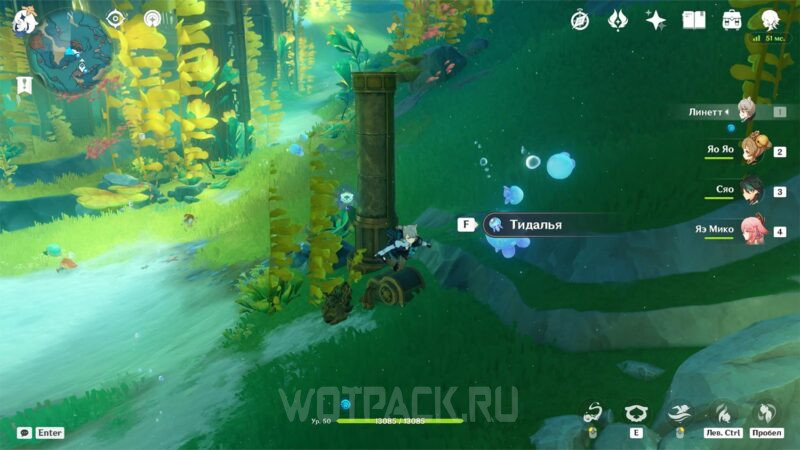Activate the underwater sprint swim icon
The width and height of the screenshot is (800, 450).
tap(680, 411)
